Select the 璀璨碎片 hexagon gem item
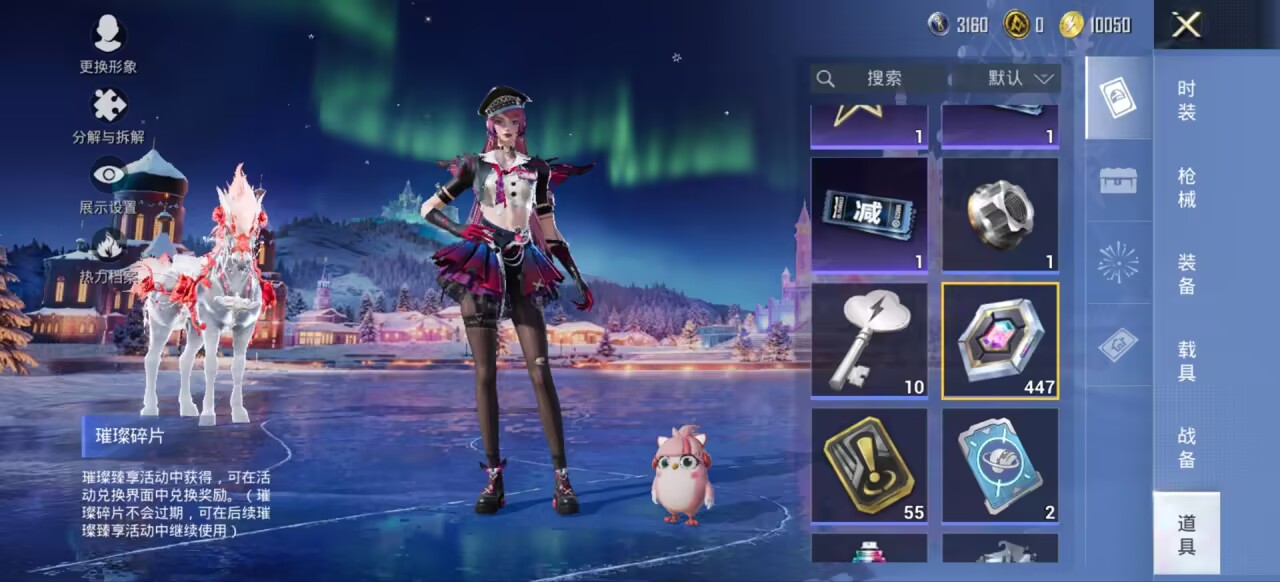The width and height of the screenshot is (1280, 582). pos(1000,340)
